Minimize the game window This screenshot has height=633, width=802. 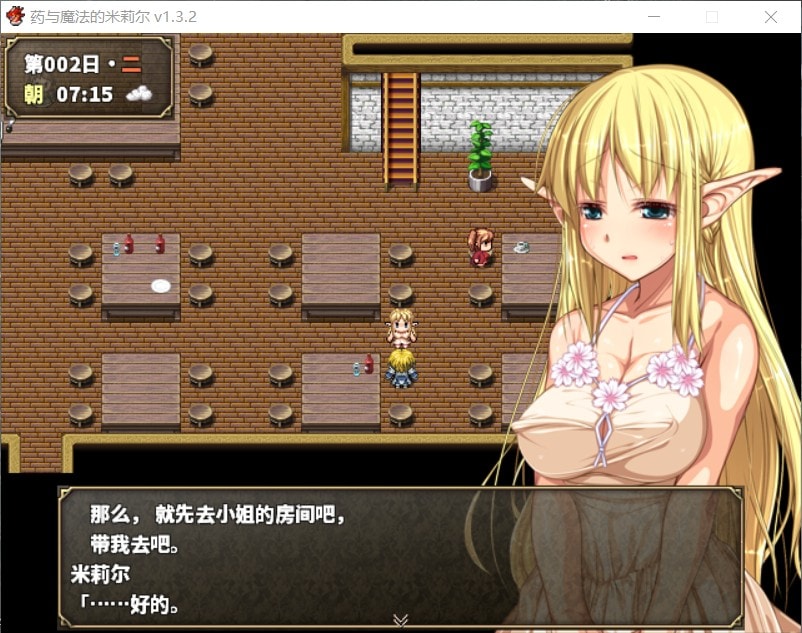[654, 17]
